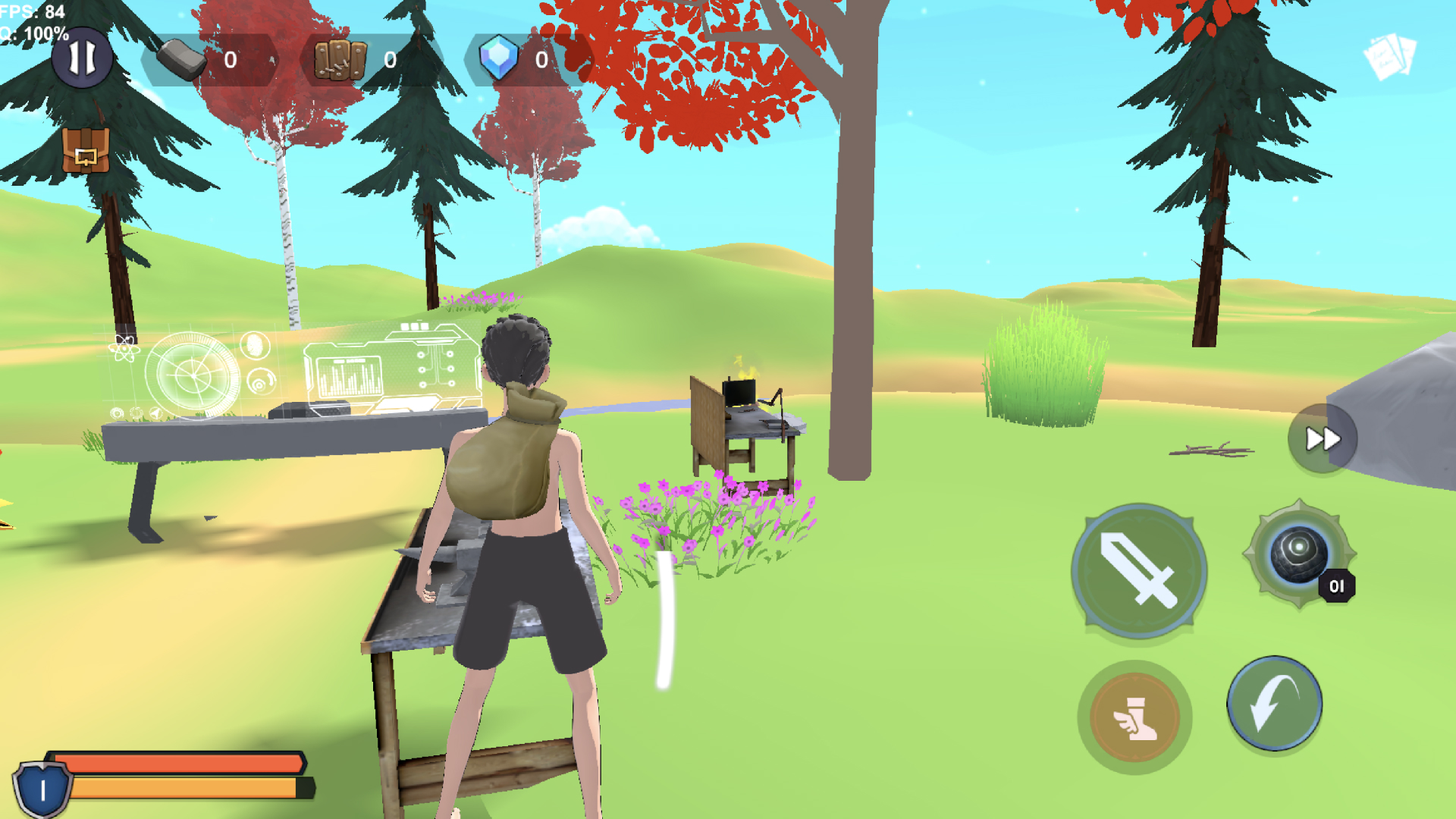The width and height of the screenshot is (1456, 819).
Task: Tap the HQ percentage indicator
Action: coord(34,34)
